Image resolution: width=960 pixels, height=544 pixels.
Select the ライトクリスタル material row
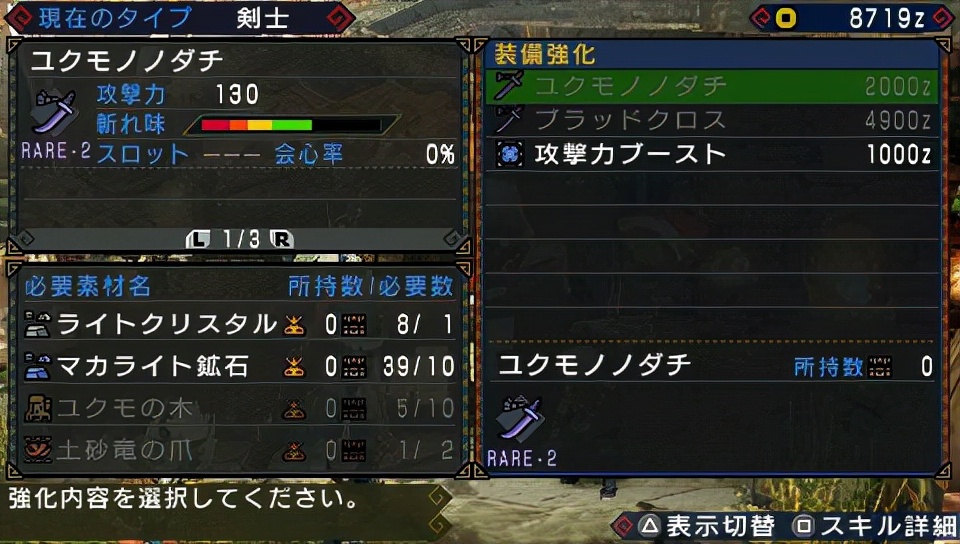[238, 324]
